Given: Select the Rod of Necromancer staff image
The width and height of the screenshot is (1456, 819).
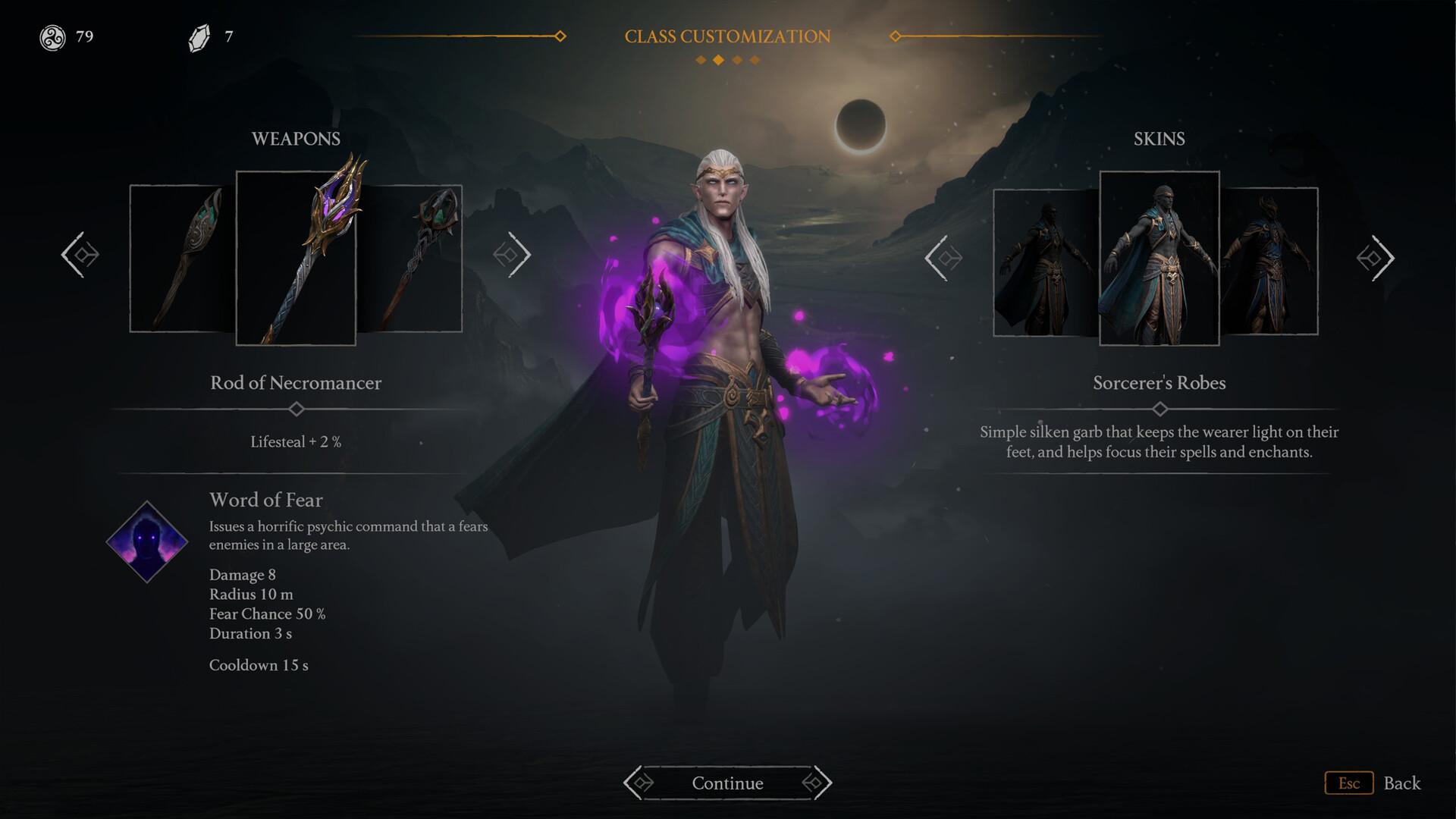Looking at the screenshot, I should pos(297,256).
